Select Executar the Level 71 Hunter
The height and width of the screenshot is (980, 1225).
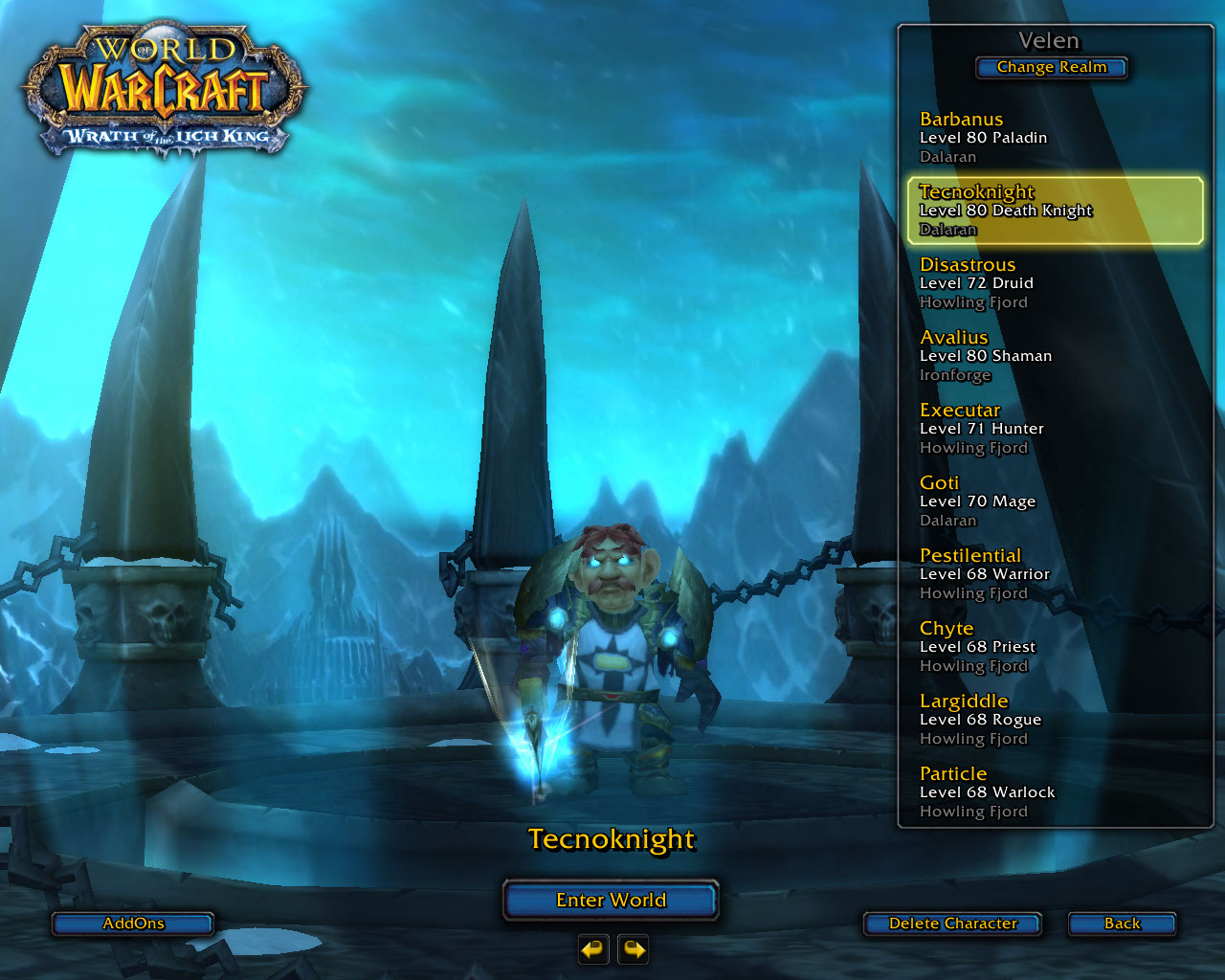coord(1053,428)
